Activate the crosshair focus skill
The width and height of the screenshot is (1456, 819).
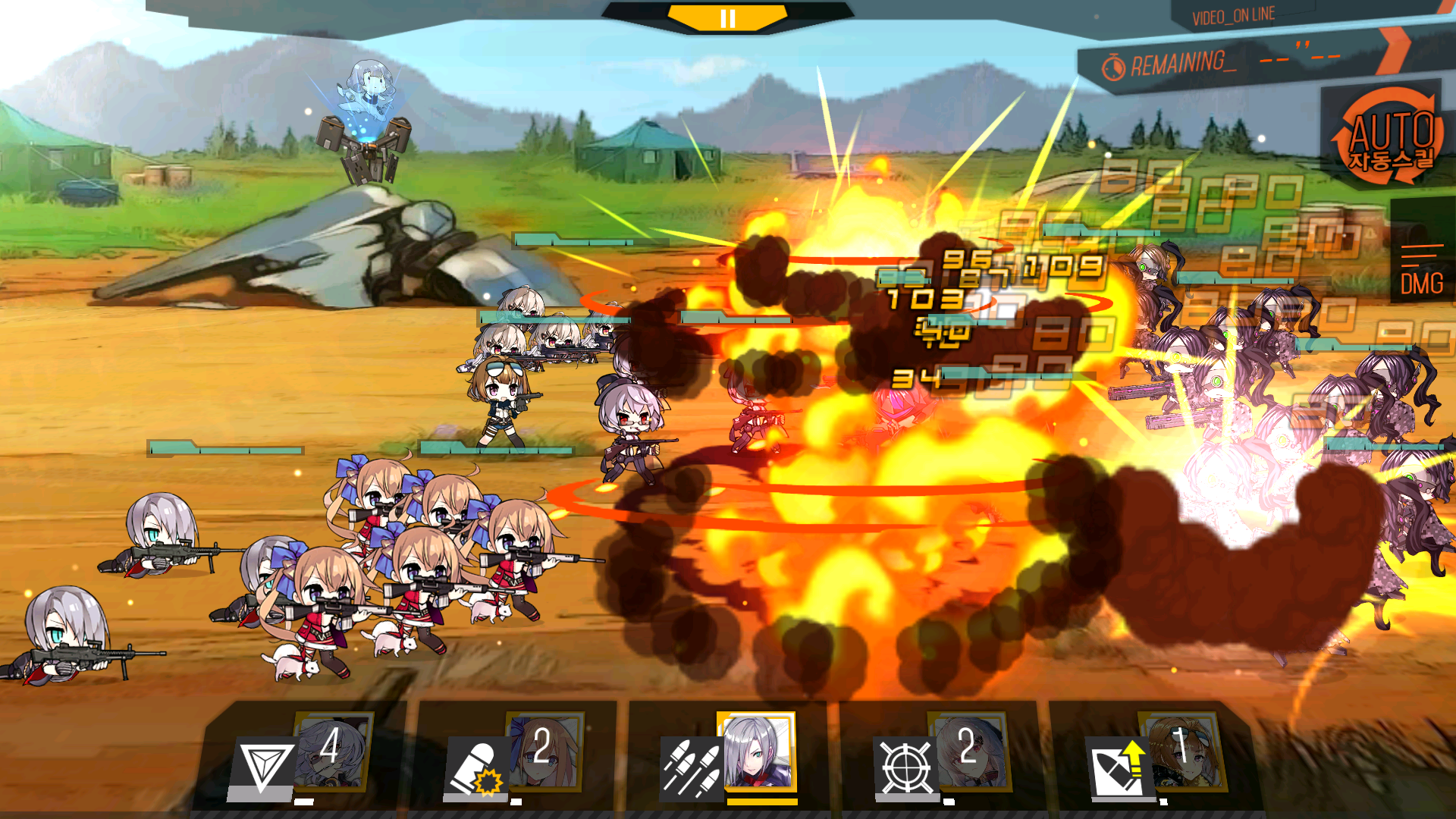907,768
